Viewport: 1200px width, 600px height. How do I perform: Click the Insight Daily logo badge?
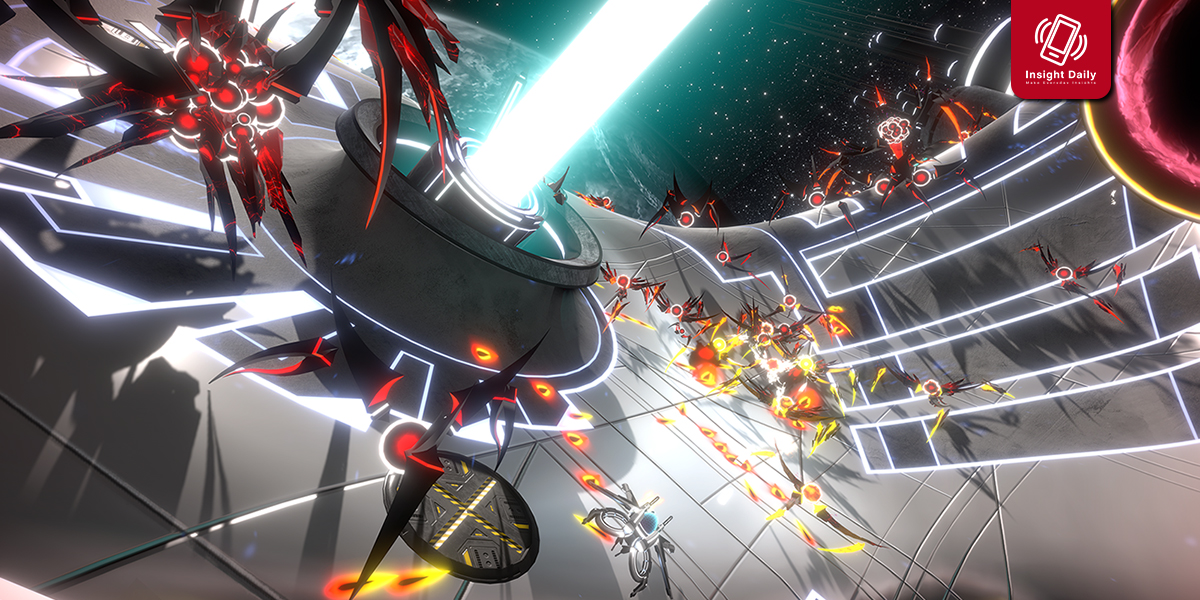point(1061,47)
